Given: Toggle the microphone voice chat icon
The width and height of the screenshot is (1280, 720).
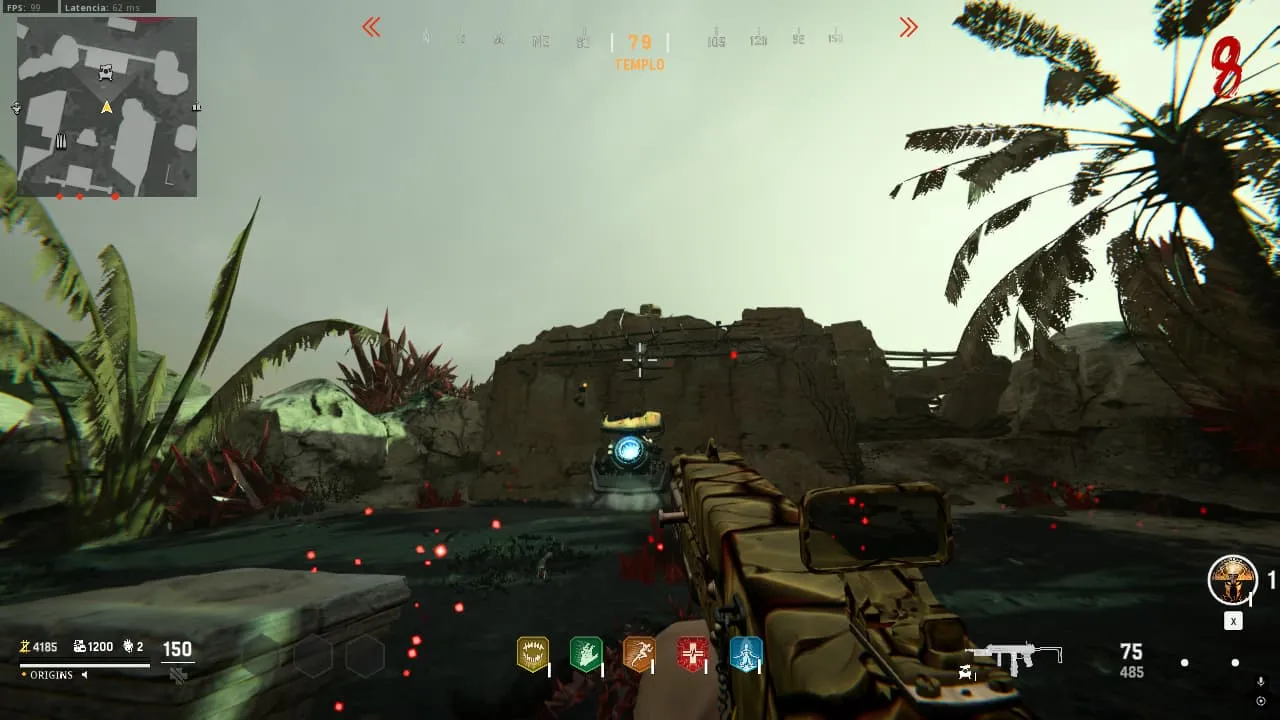Looking at the screenshot, I should point(1260,682).
